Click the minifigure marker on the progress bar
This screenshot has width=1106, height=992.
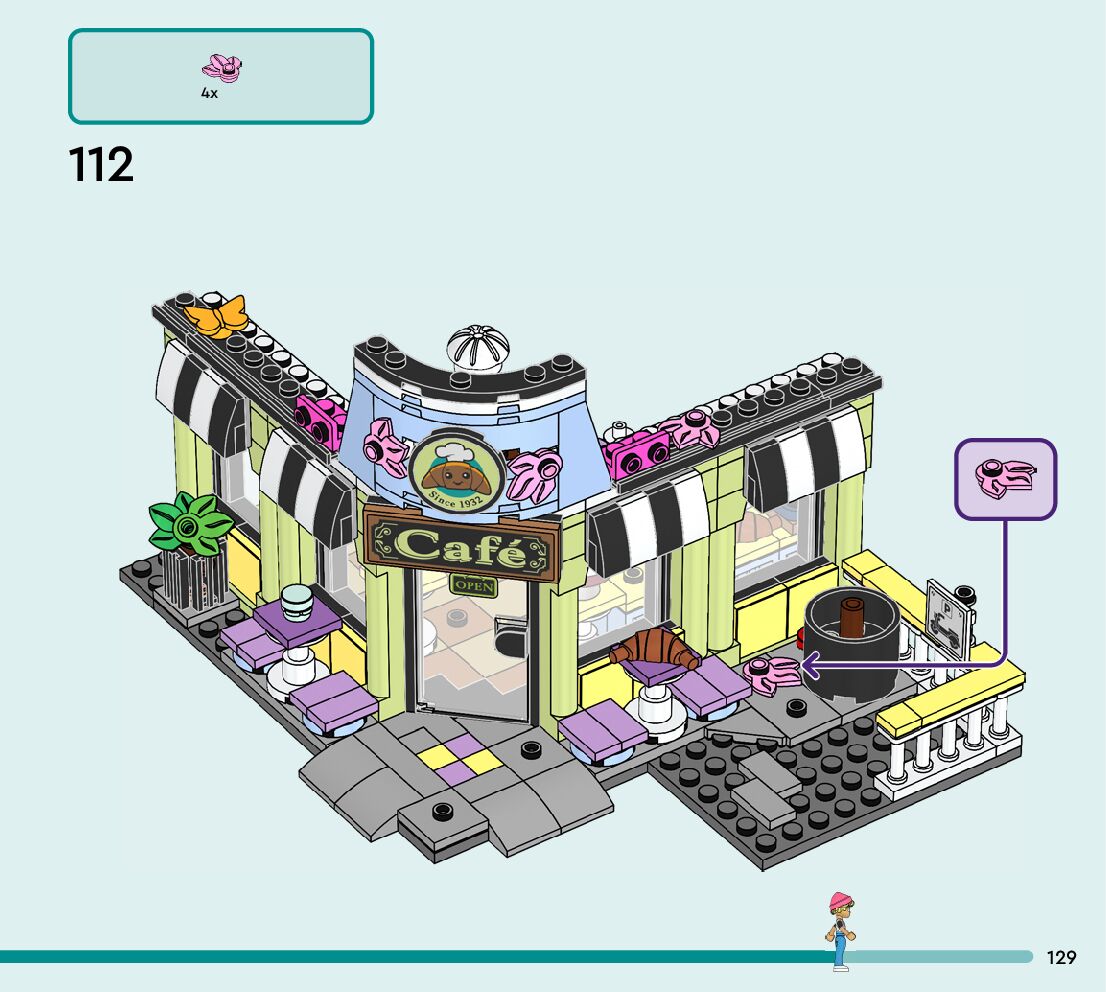tap(840, 931)
